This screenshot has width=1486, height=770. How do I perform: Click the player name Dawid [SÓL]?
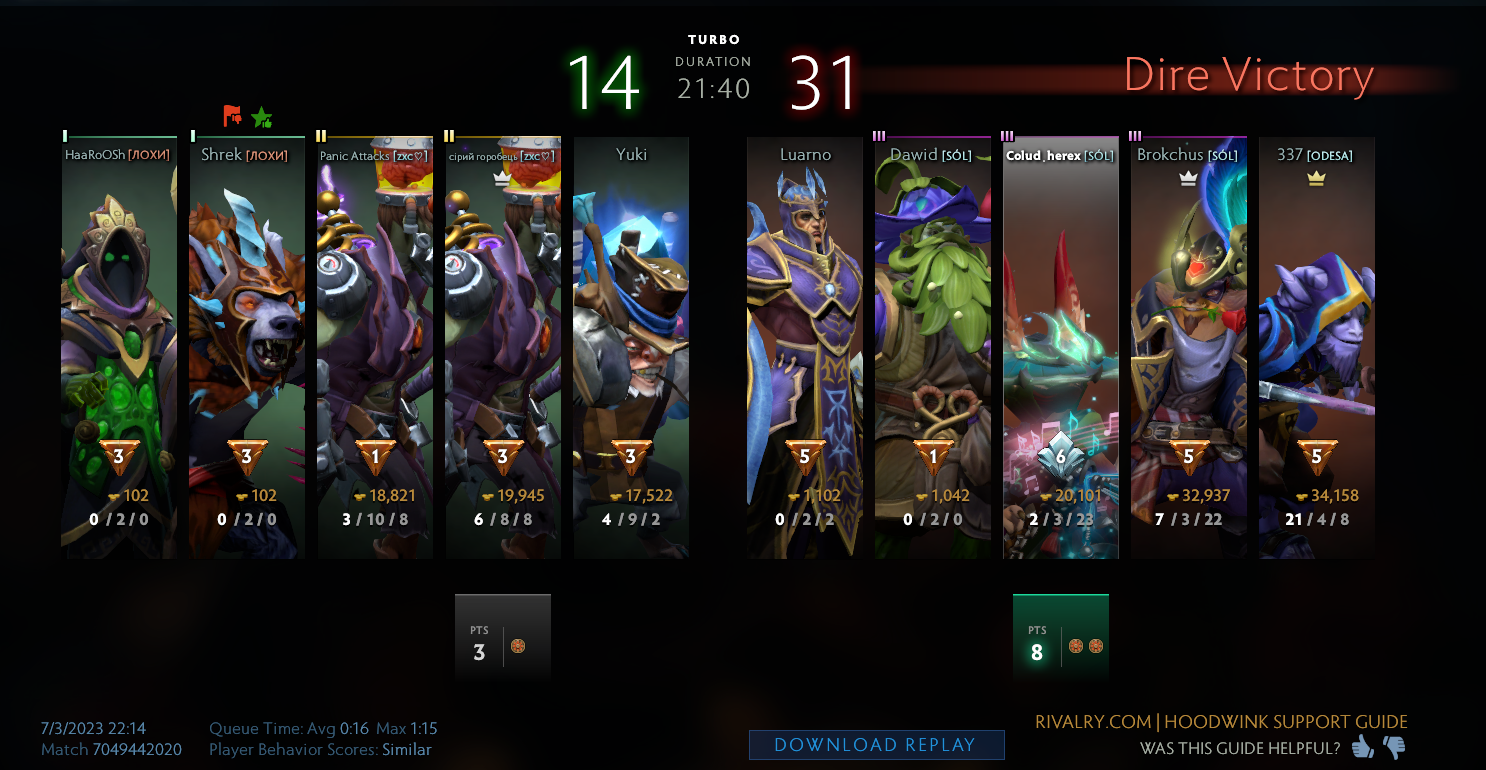tap(930, 155)
